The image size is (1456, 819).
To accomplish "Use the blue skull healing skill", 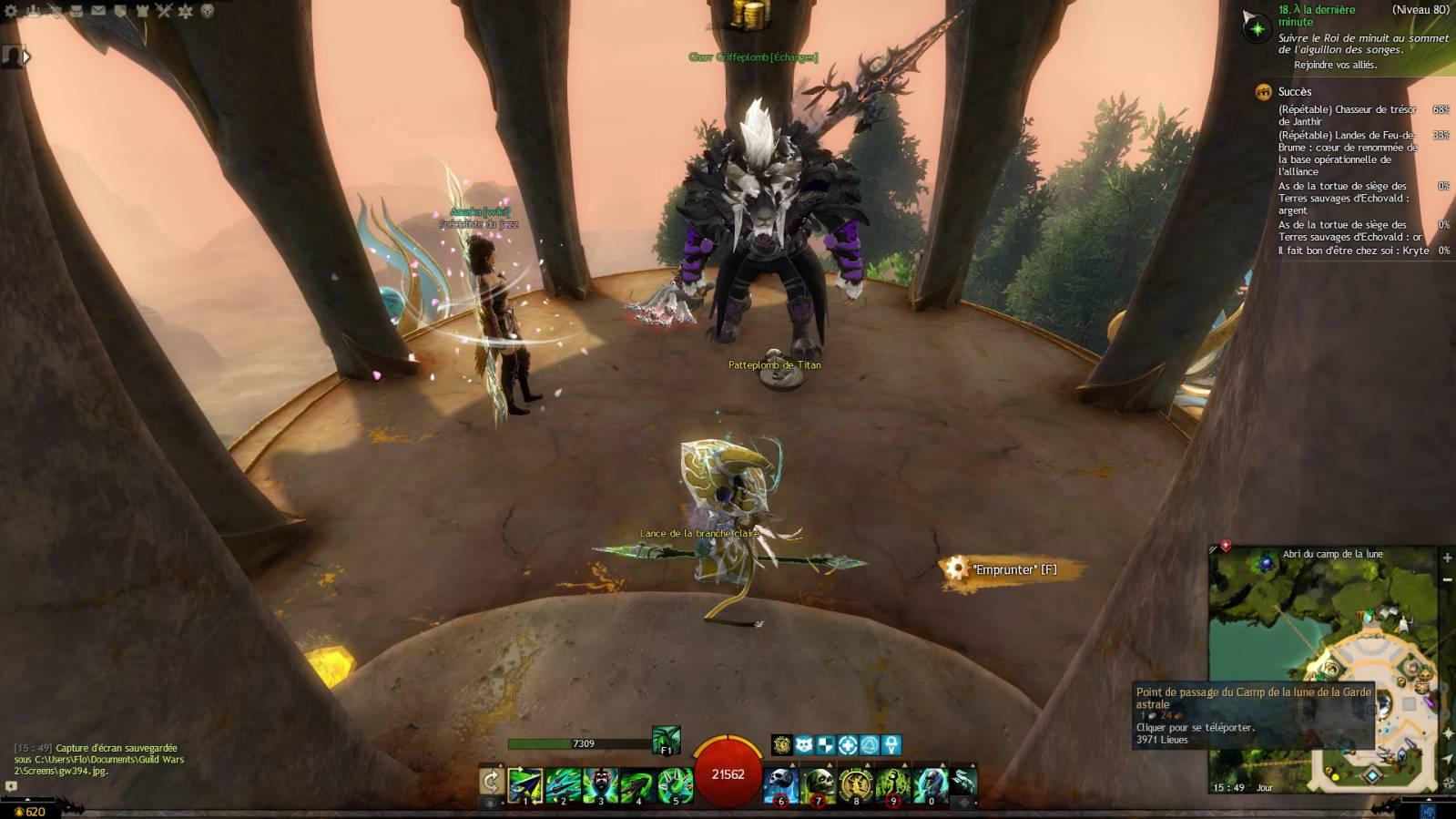I will [780, 784].
